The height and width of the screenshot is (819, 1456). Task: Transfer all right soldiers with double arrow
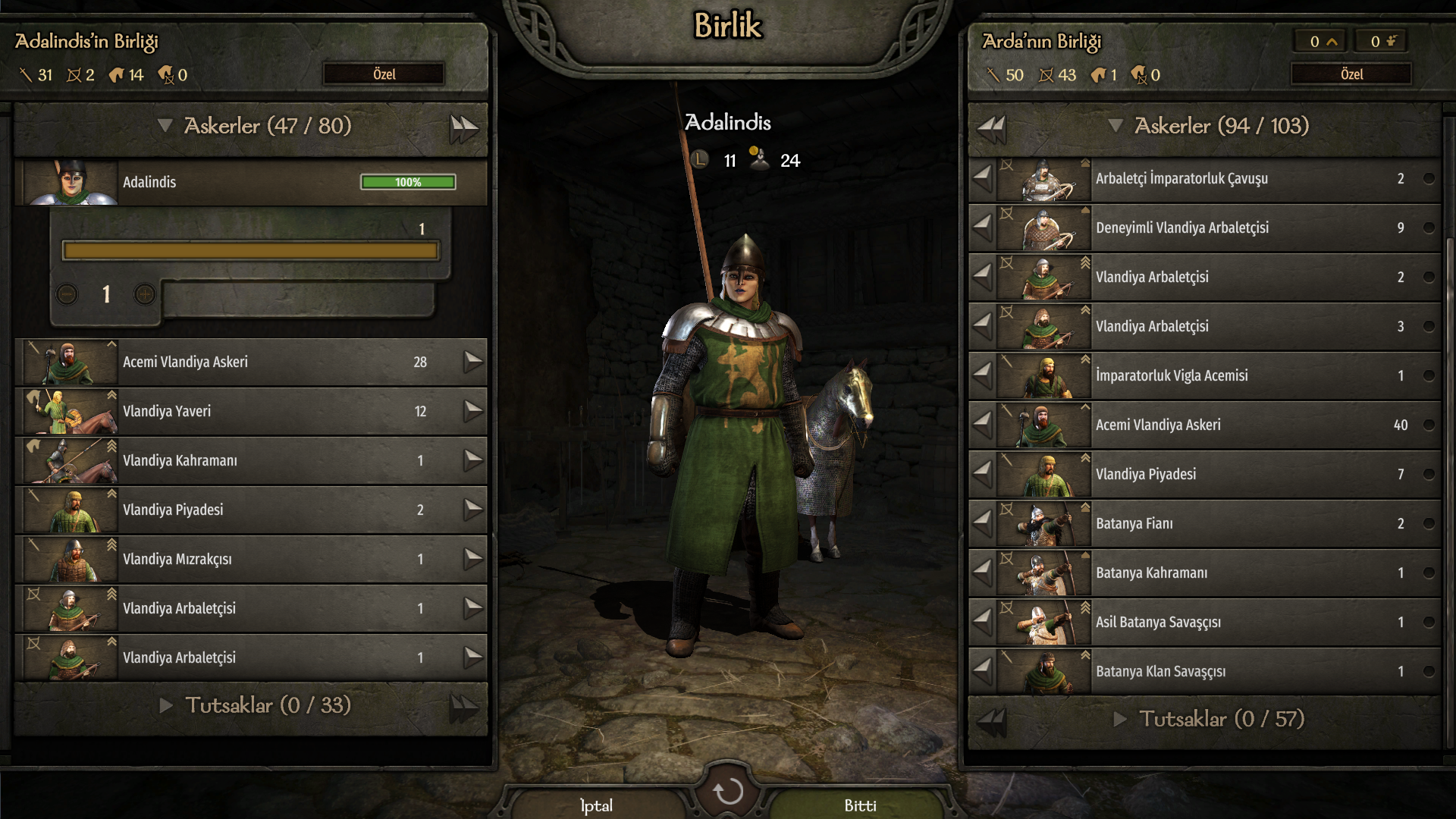990,127
